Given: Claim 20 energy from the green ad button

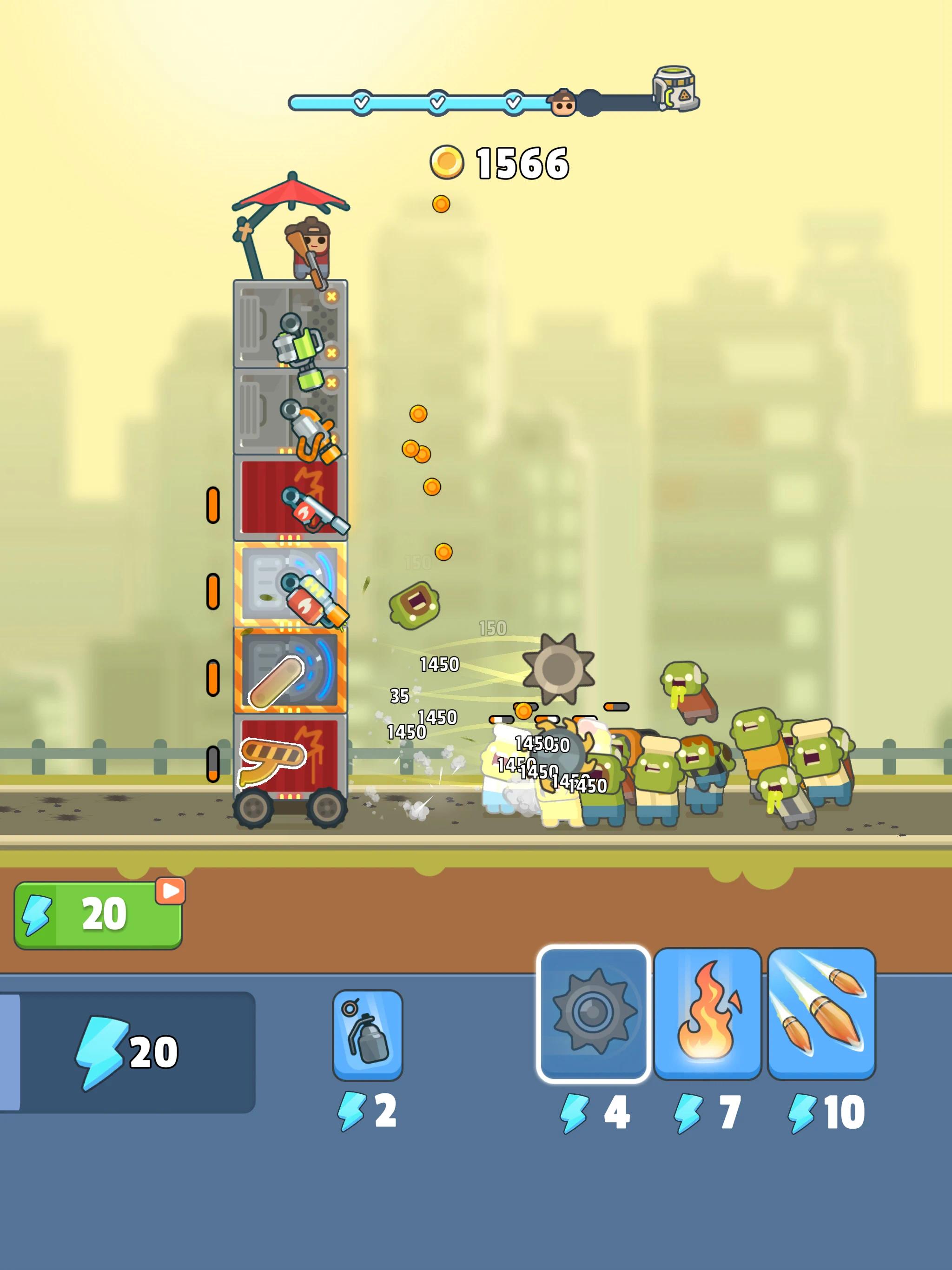Looking at the screenshot, I should pyautogui.click(x=98, y=914).
